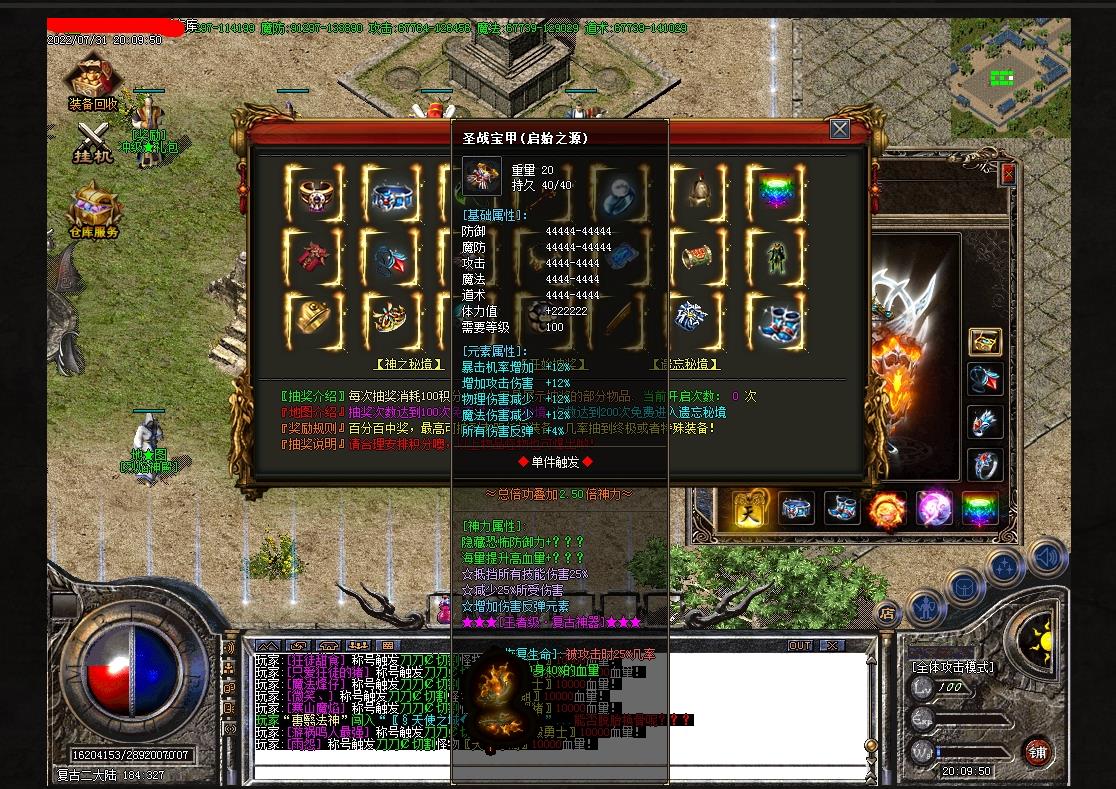This screenshot has width=1116, height=789.
Task: Select the yellow 天 talisman slot
Action: pos(750,509)
